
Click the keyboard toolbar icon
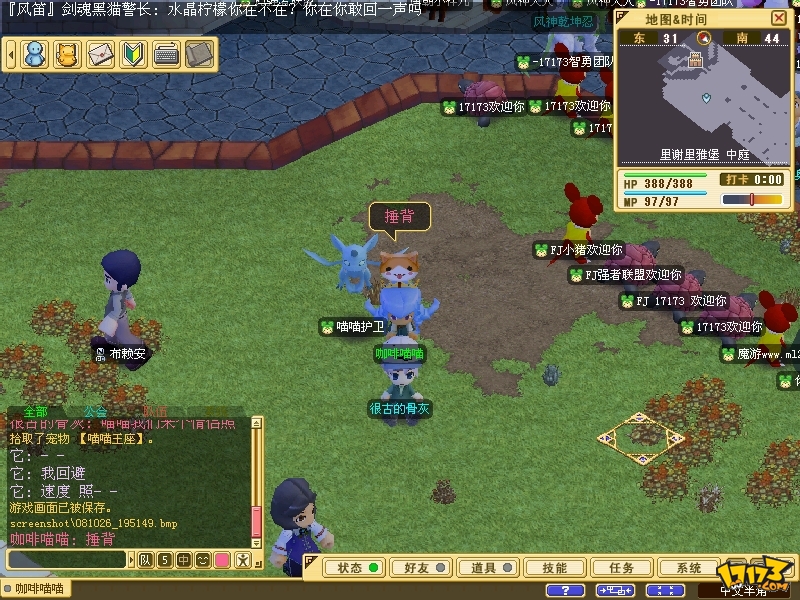coord(166,54)
